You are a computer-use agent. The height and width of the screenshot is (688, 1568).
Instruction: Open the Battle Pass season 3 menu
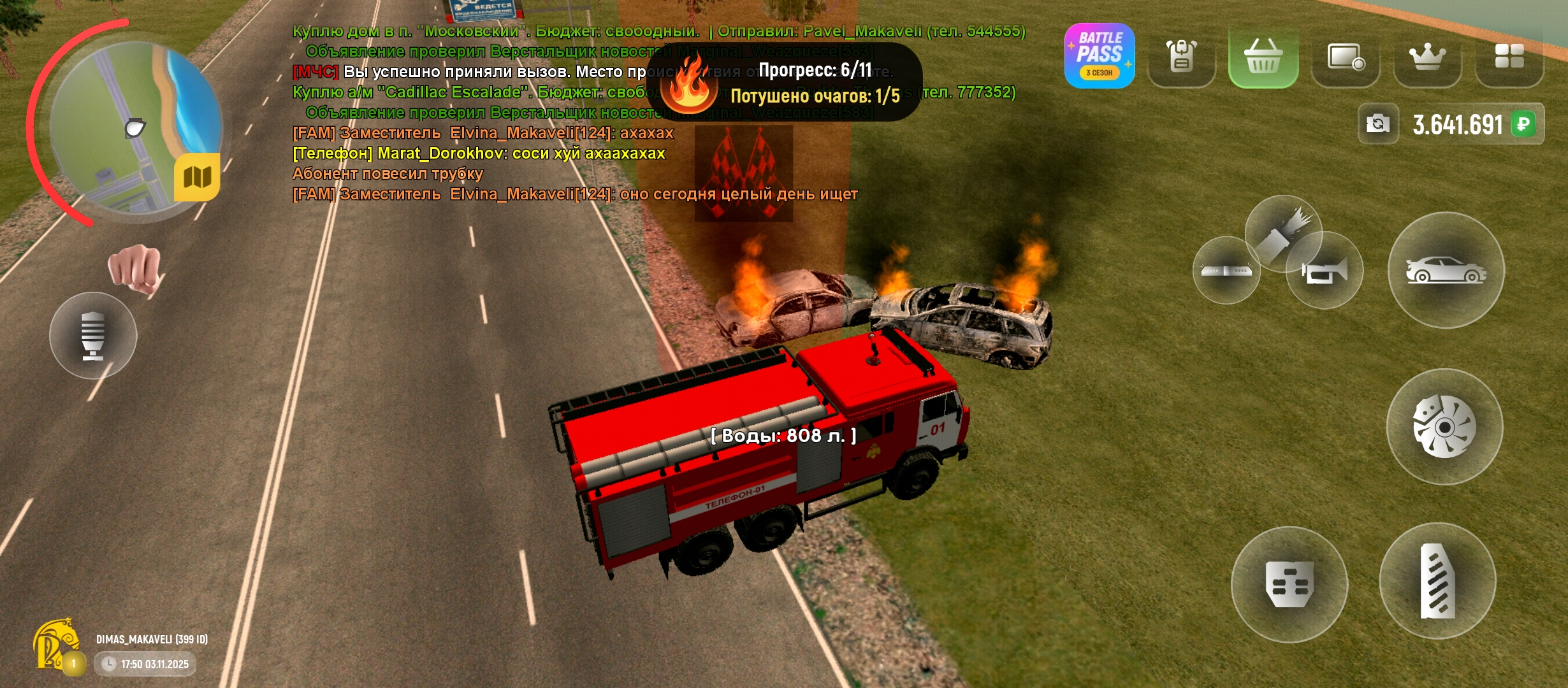tap(1100, 56)
